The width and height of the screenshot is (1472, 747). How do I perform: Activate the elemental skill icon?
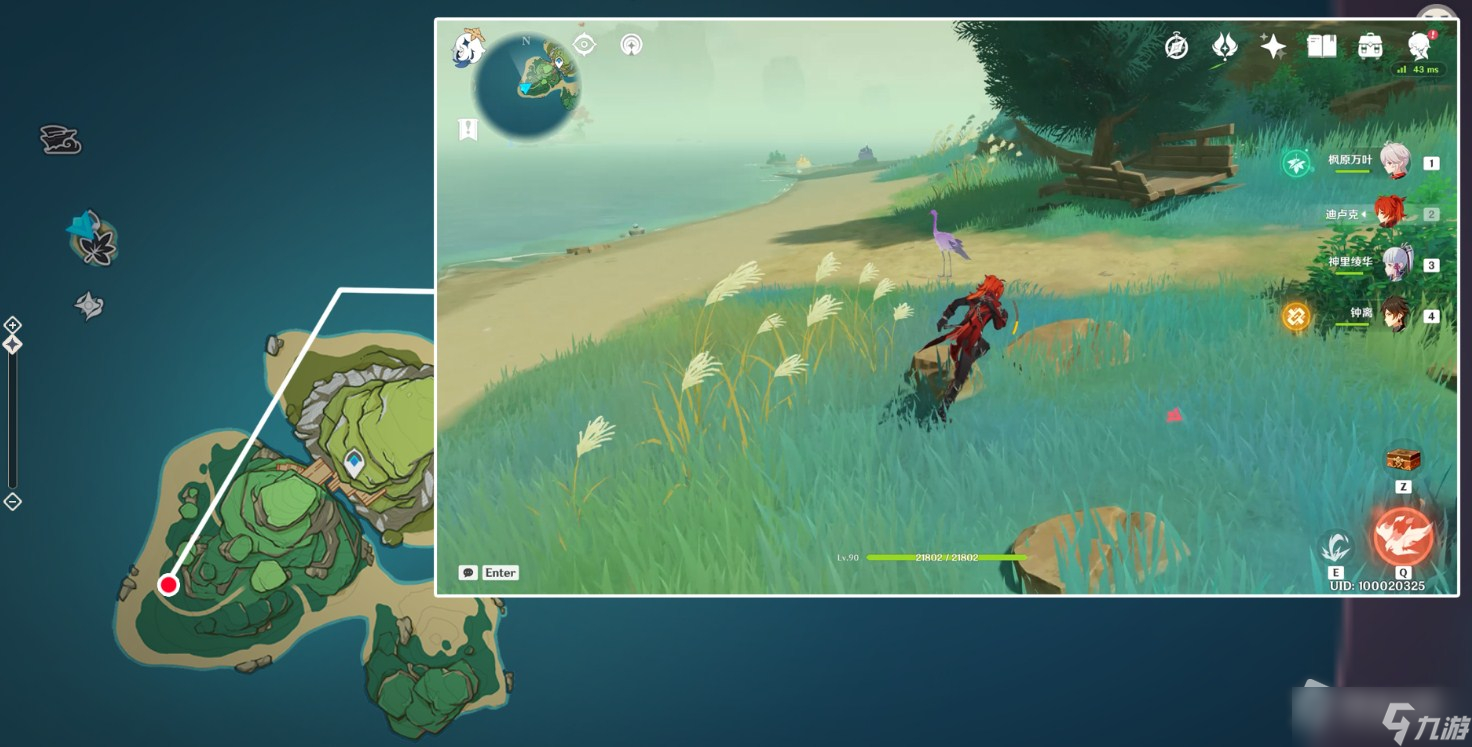point(1336,547)
